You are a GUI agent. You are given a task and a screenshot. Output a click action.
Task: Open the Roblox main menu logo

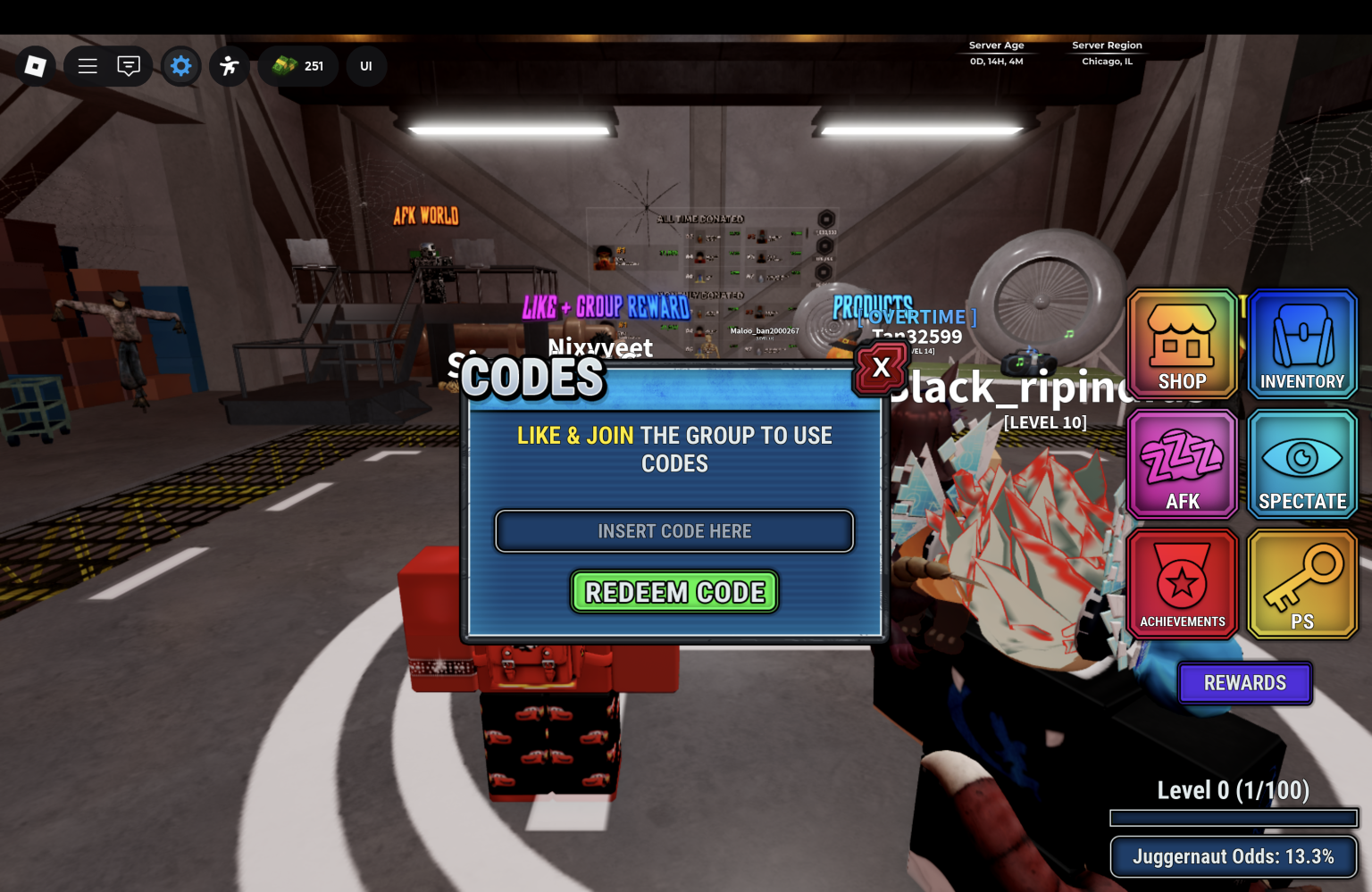[x=36, y=66]
